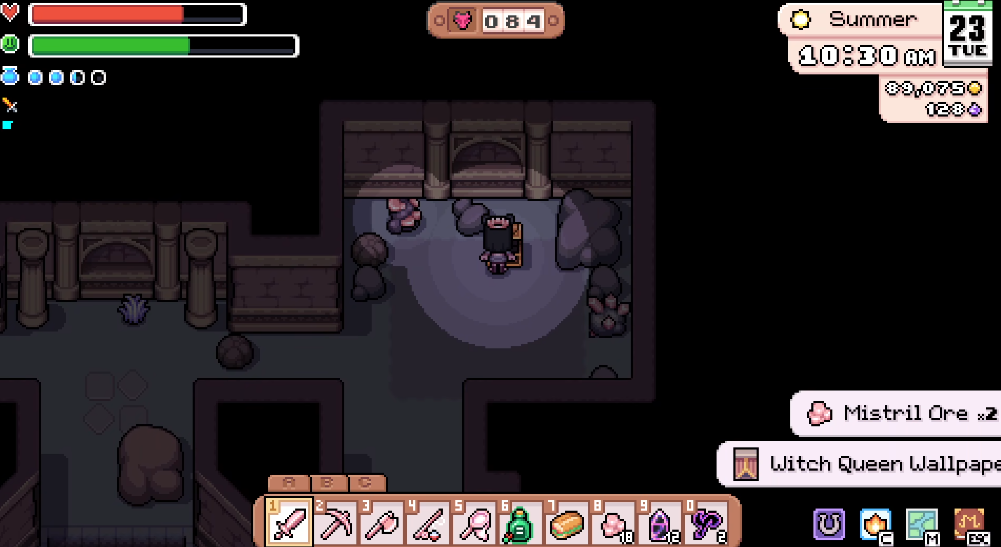1001x547 pixels.
Task: Switch to hotbar tab C
Action: (x=366, y=483)
